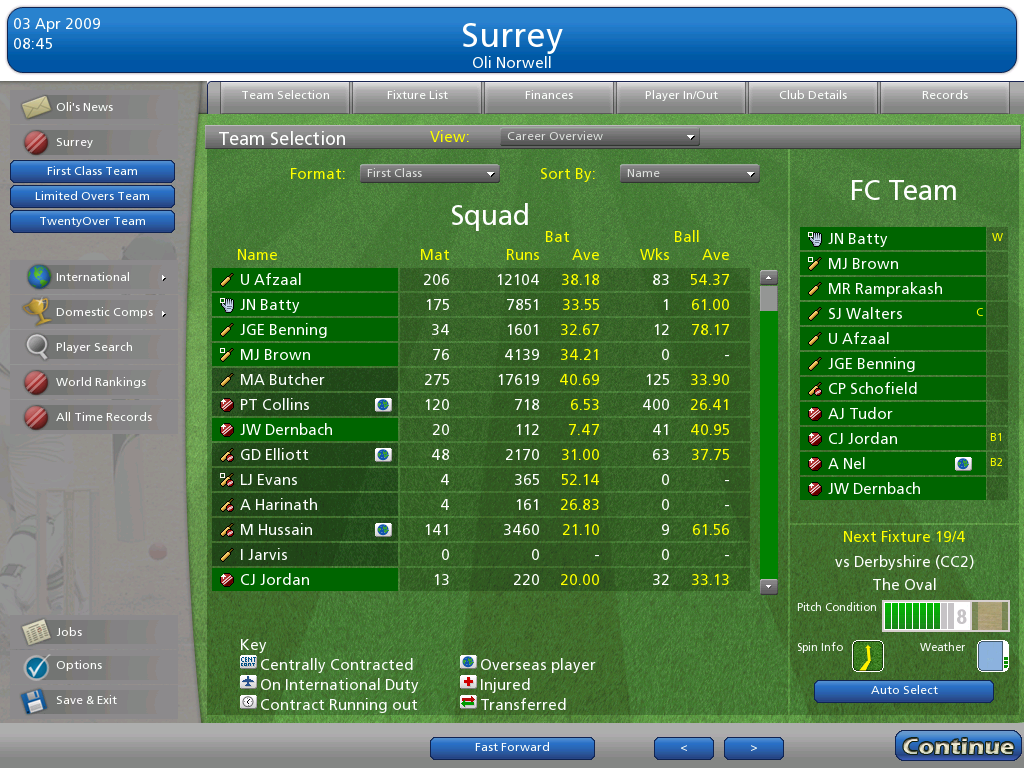View All Time Records
Viewport: 1024px width, 768px height.
[103, 417]
